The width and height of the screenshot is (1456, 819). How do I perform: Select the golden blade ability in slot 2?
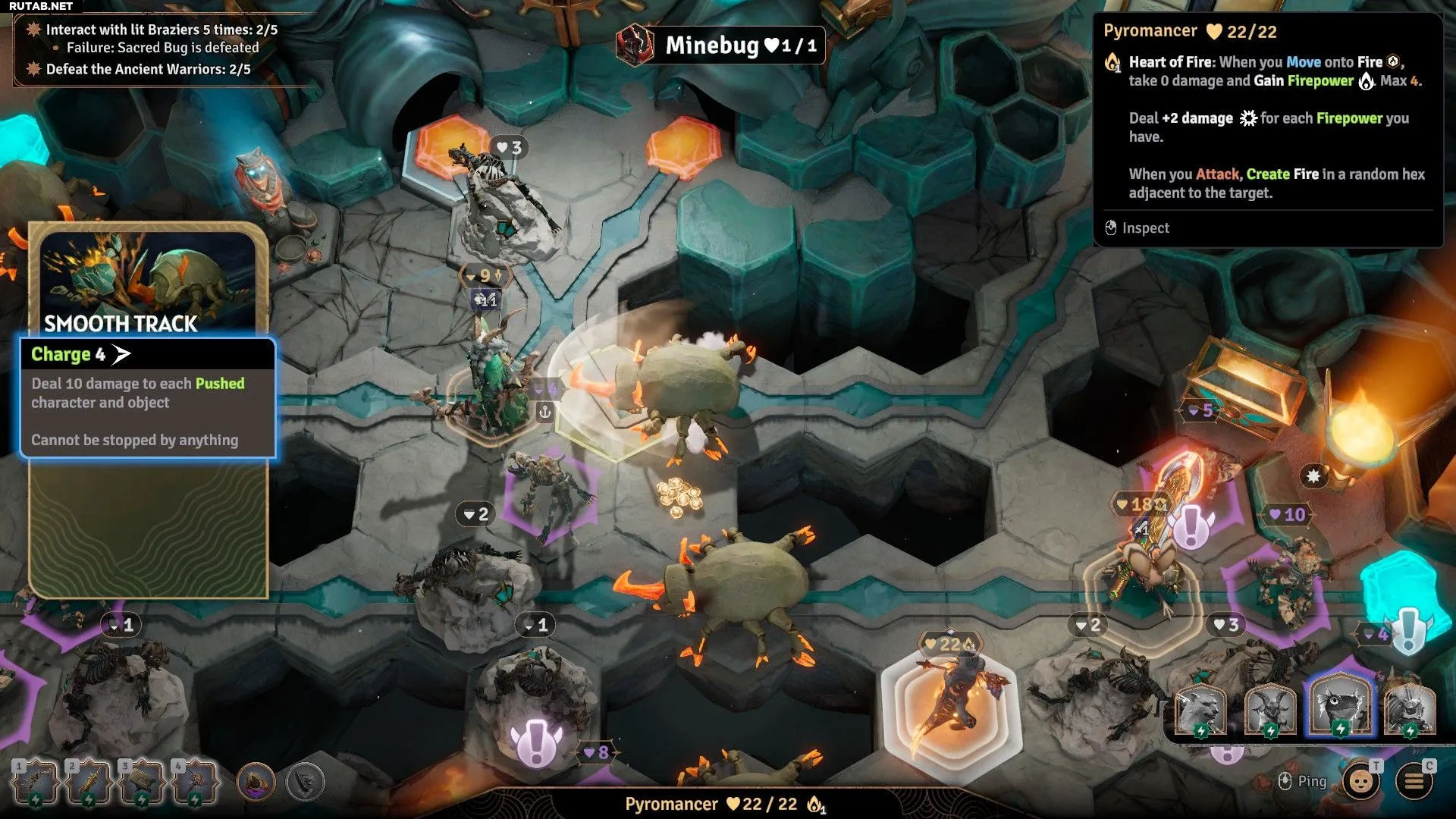[x=88, y=782]
